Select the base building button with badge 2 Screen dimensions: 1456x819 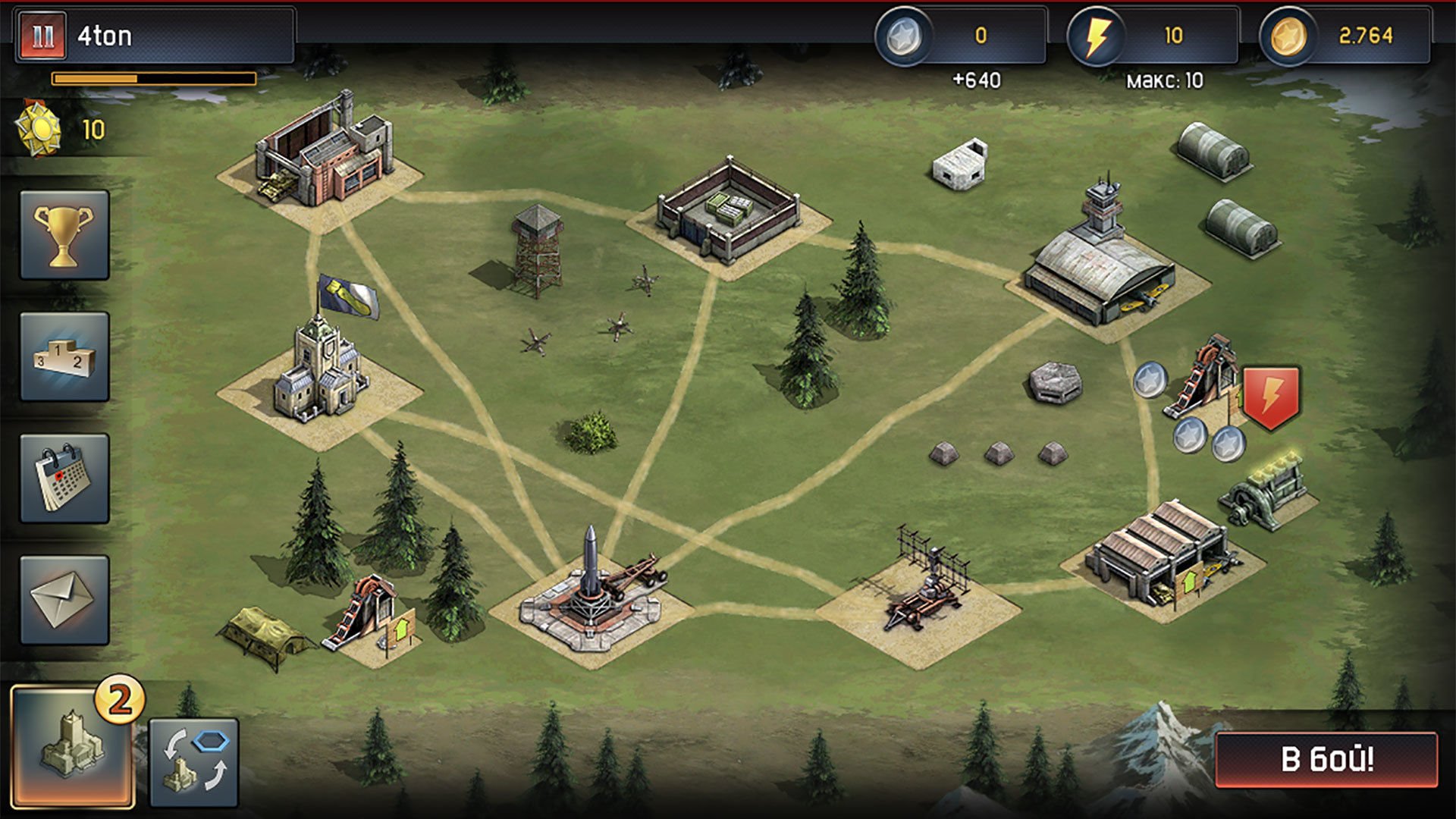click(73, 746)
